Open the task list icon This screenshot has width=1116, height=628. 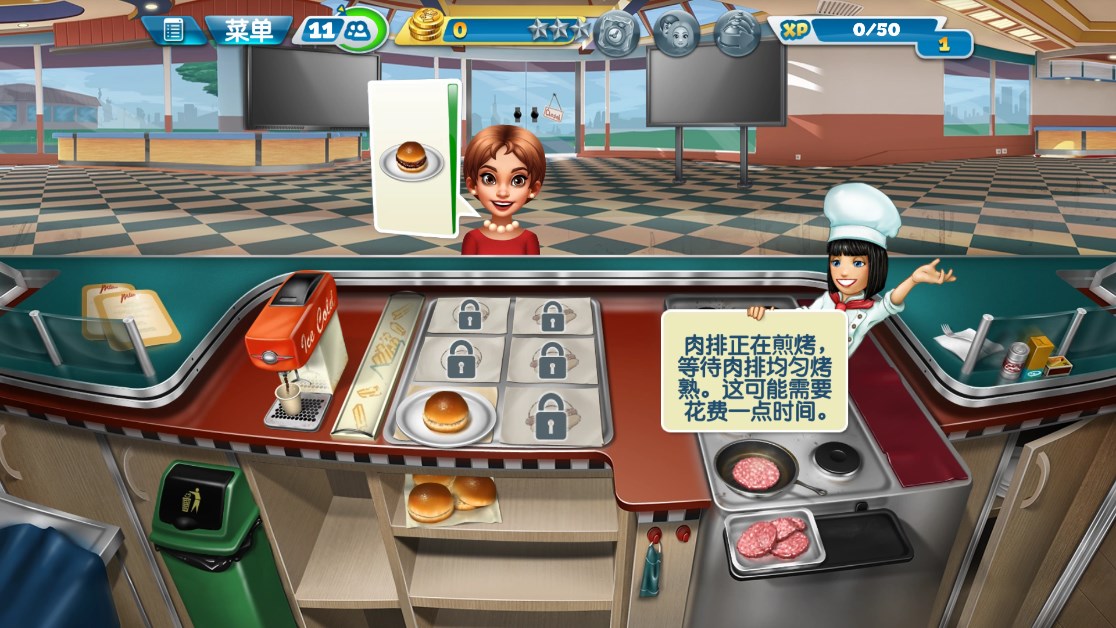(x=173, y=31)
